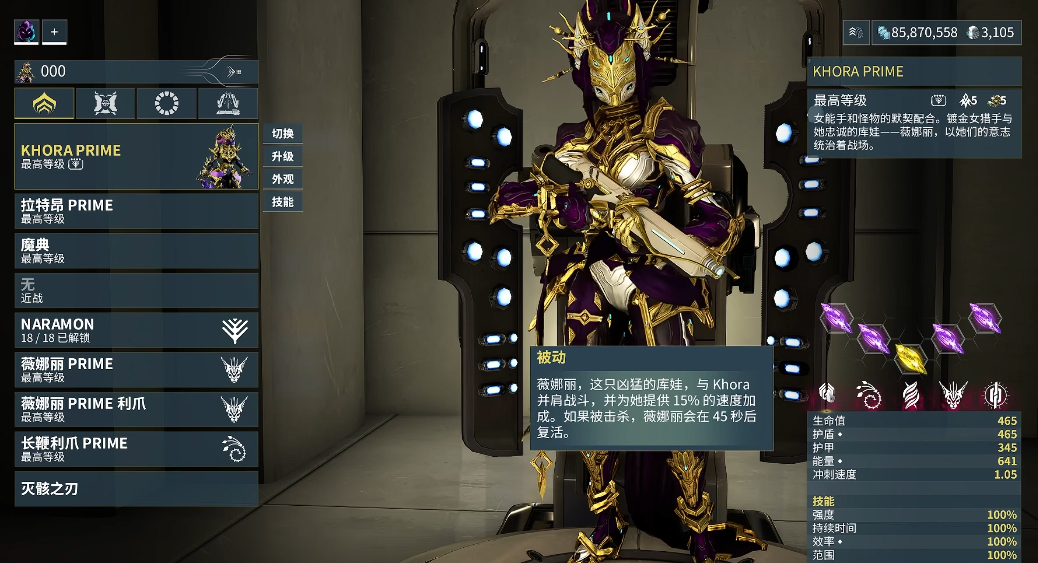This screenshot has height=563, width=1038.
Task: Switch to the warframe lotus emblem tab
Action: (44, 103)
